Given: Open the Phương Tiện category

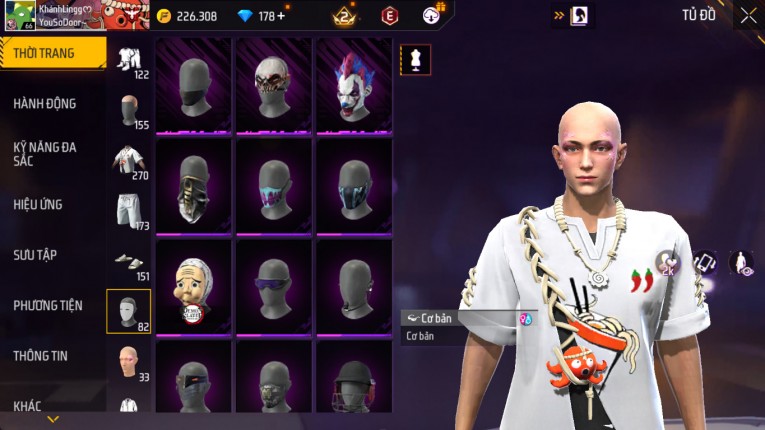Looking at the screenshot, I should point(47,305).
